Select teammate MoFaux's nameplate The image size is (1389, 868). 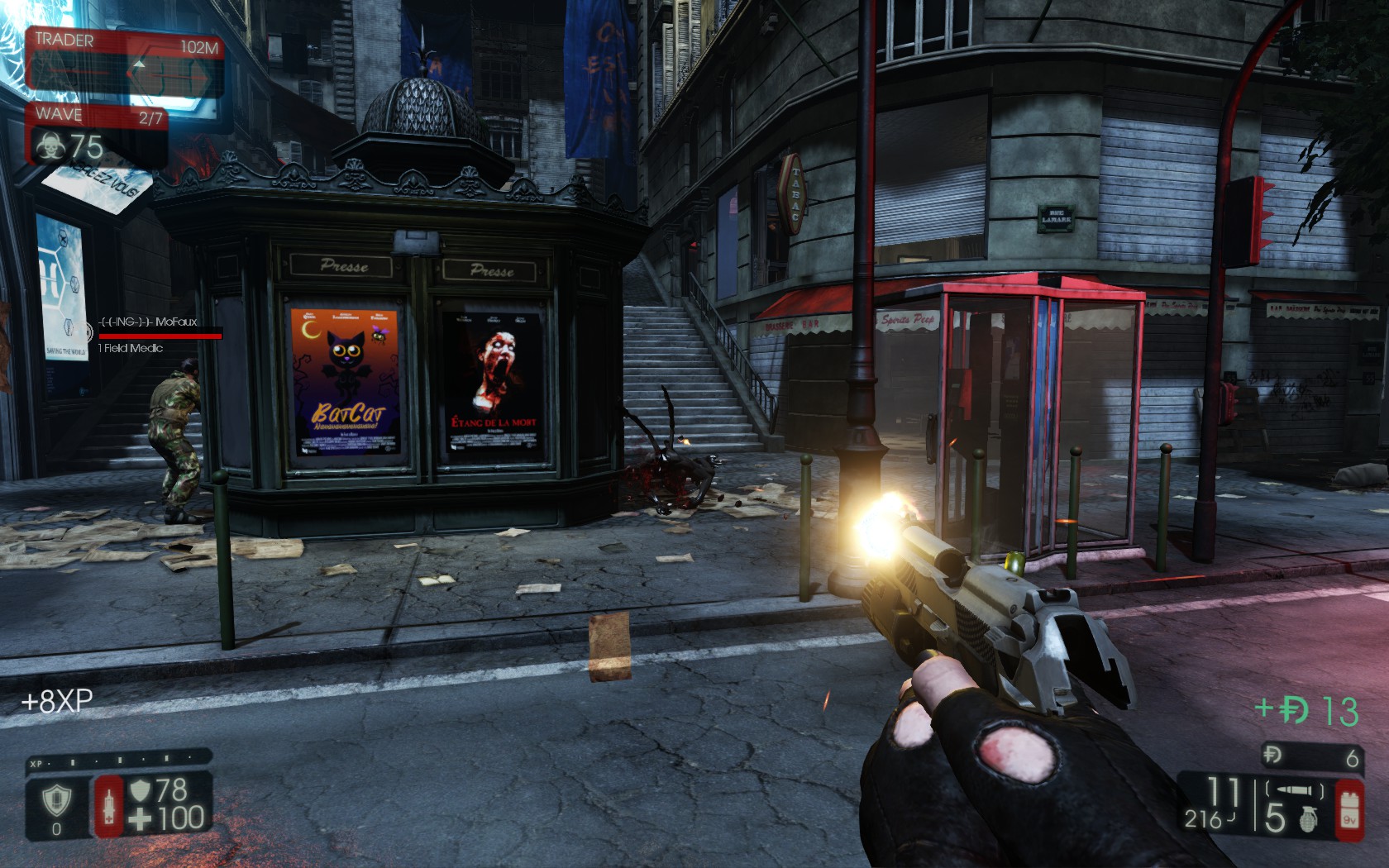pyautogui.click(x=148, y=322)
